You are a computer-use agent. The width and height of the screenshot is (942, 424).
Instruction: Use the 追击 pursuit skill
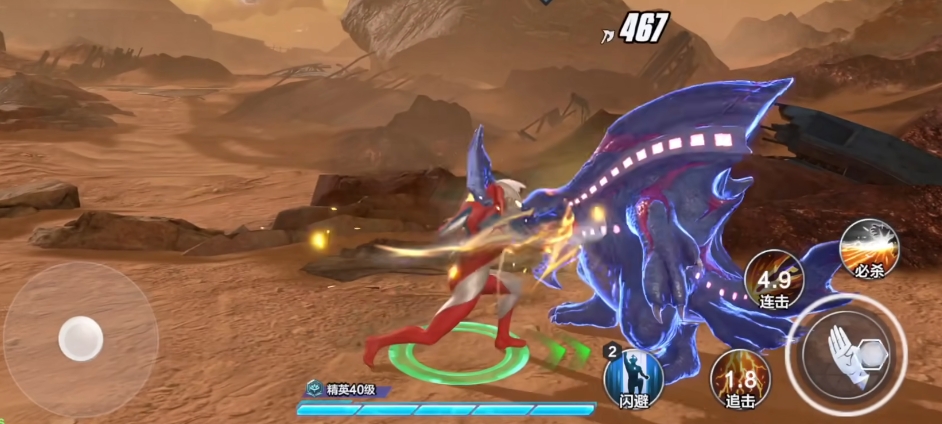(x=740, y=380)
